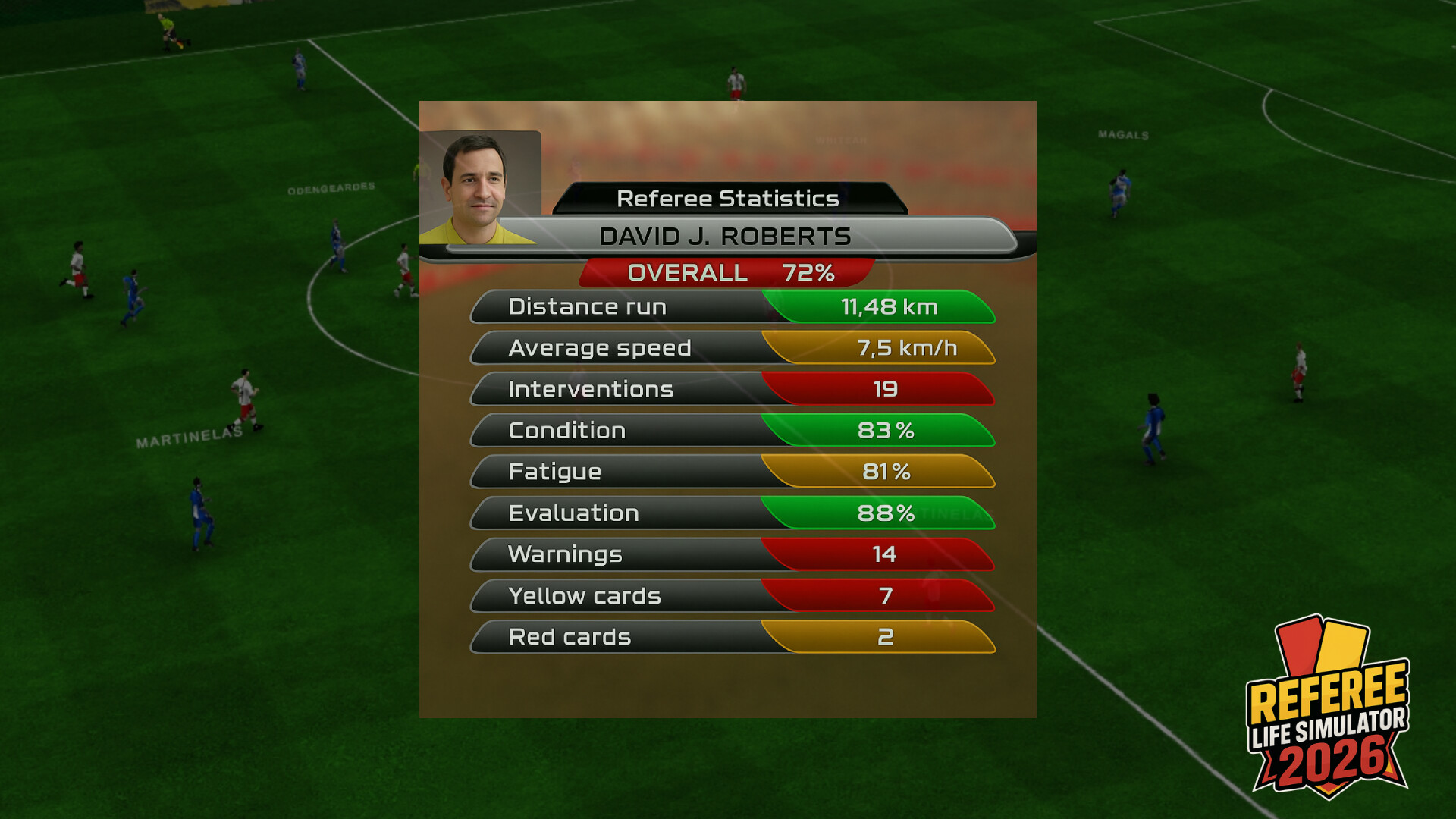Click the Evaluation 88% progress bar
This screenshot has height=819, width=1456.
pos(880,513)
